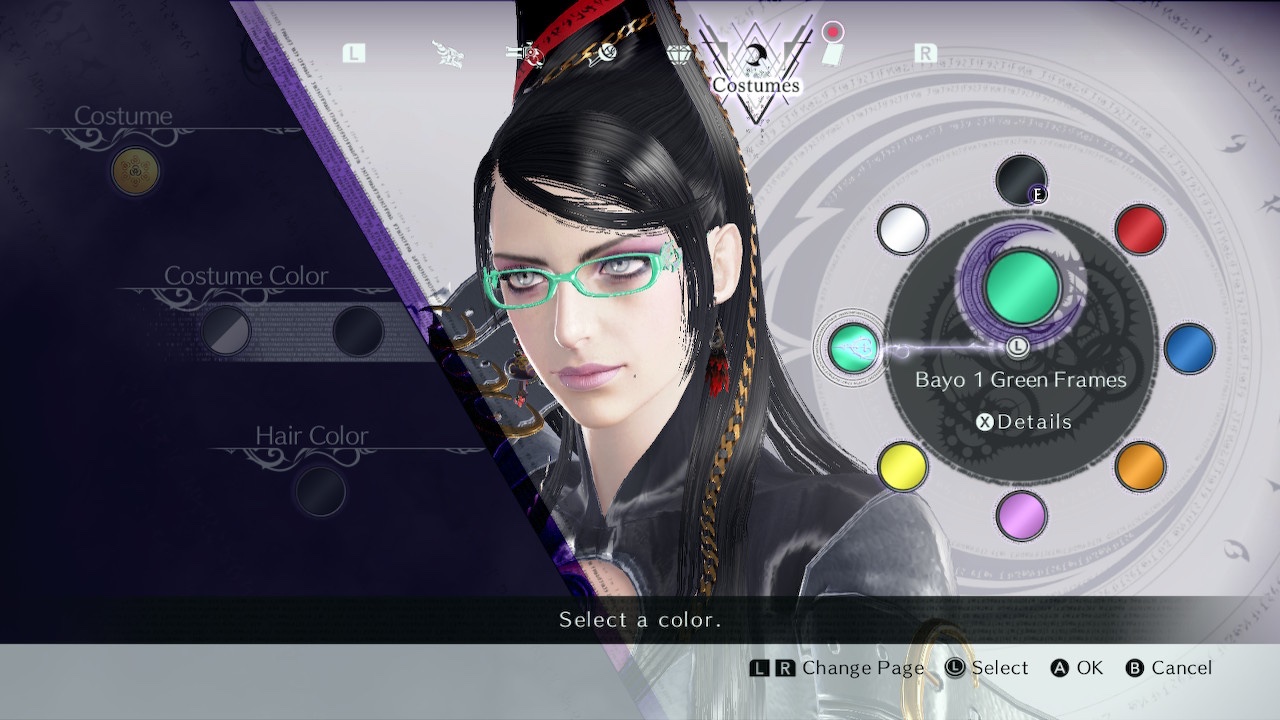Screen dimensions: 1280x720
Task: Switch to the diamond gem tab
Action: point(680,53)
